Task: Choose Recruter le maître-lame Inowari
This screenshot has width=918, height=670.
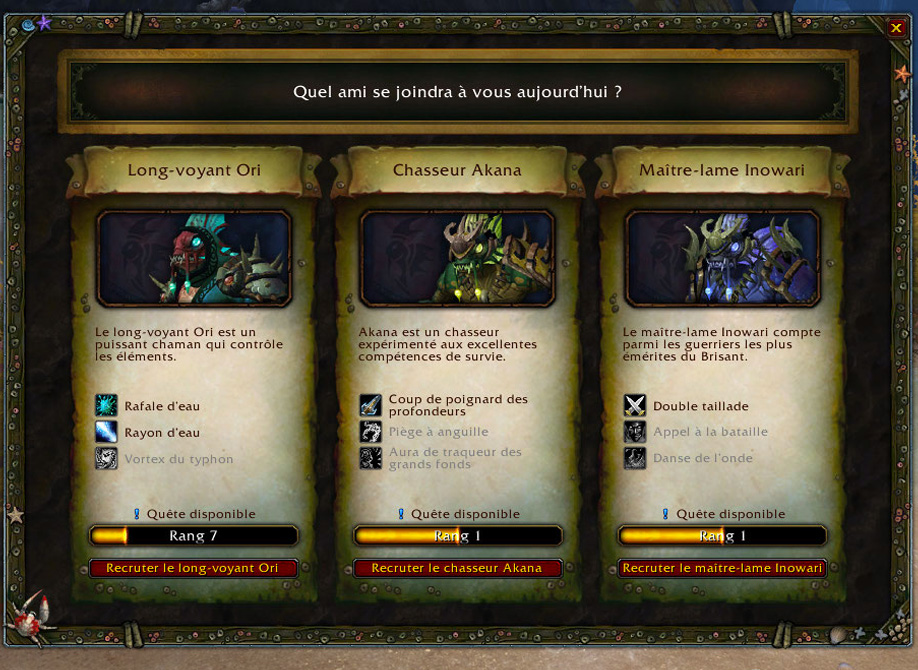Action: [x=722, y=568]
